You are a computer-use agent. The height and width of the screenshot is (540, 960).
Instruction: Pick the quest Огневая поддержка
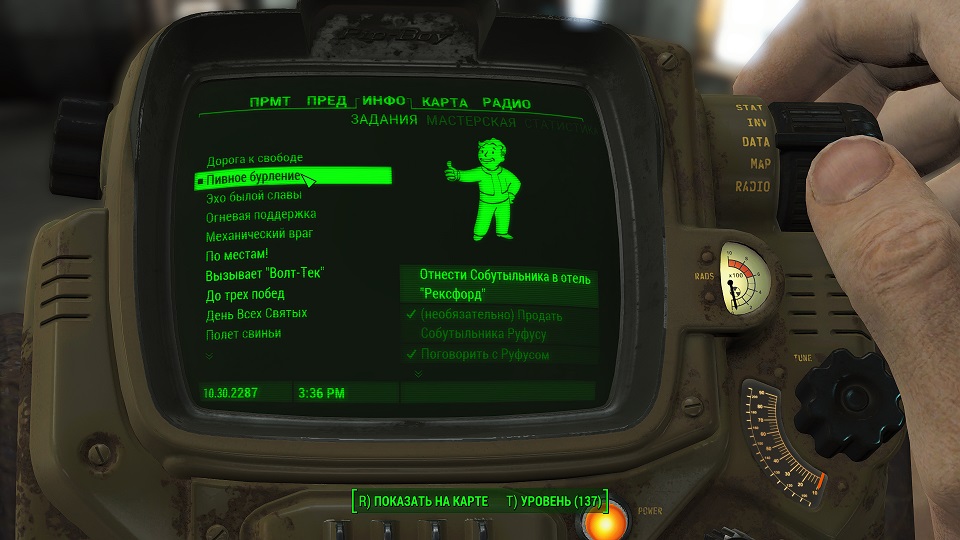point(260,215)
